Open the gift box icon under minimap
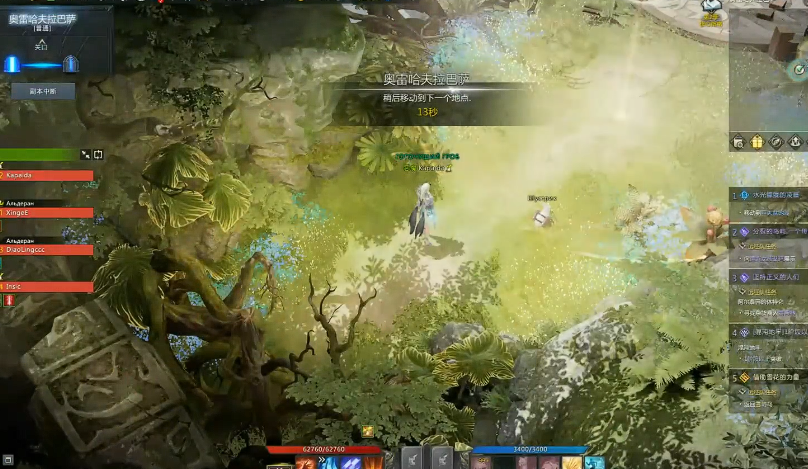This screenshot has height=469, width=808. tap(756, 142)
